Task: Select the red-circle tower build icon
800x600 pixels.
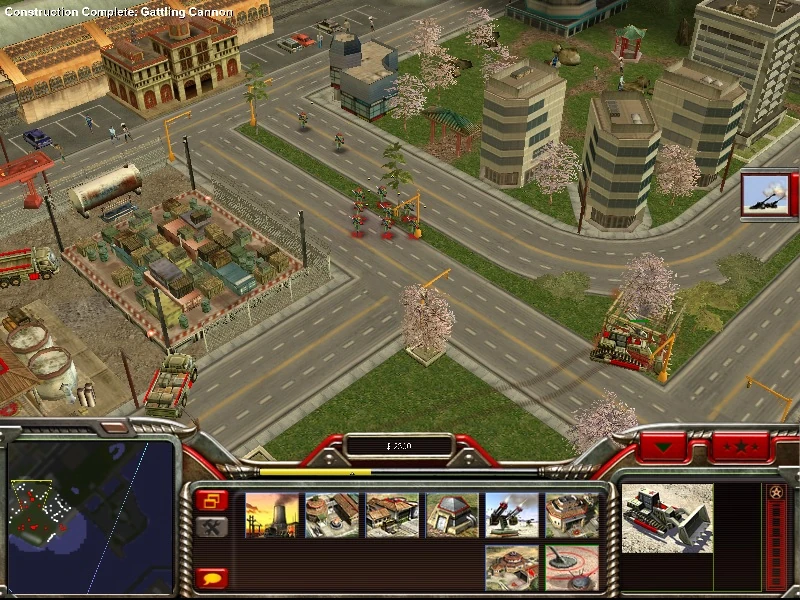Action: 572,566
